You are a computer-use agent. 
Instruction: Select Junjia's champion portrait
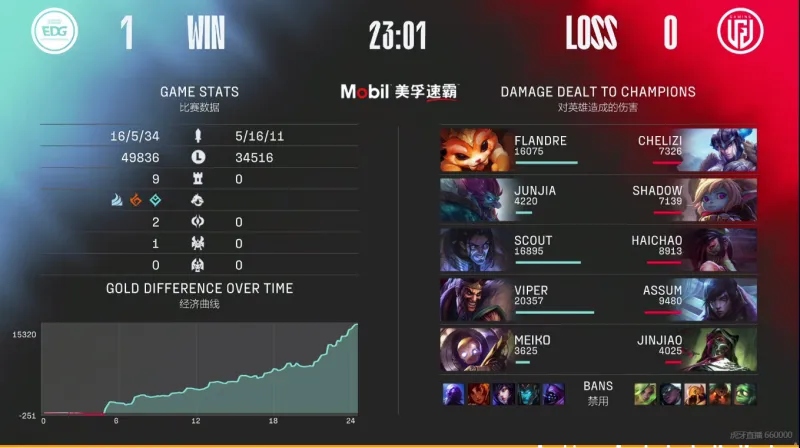coord(475,199)
